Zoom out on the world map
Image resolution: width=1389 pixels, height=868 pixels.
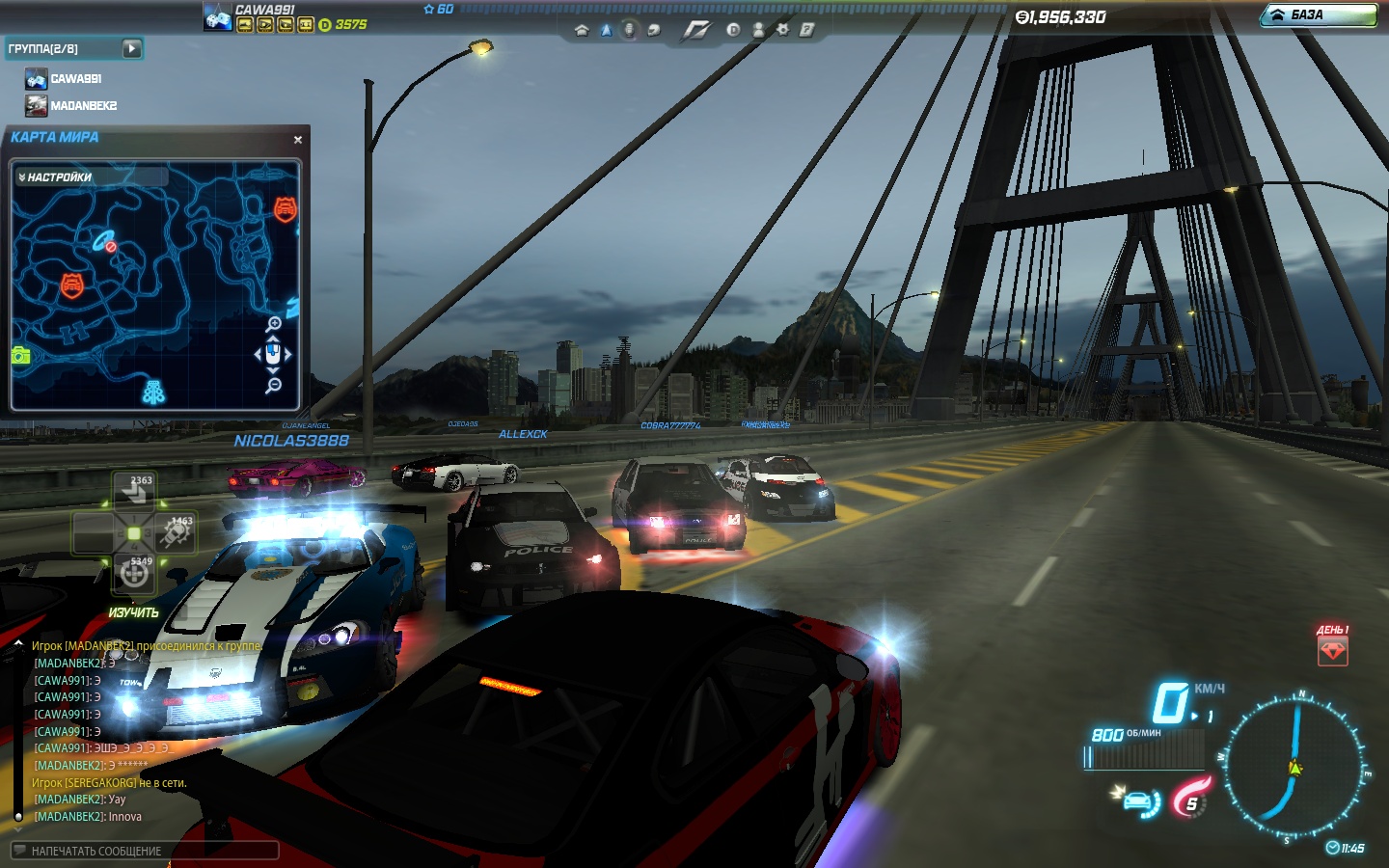tap(274, 386)
